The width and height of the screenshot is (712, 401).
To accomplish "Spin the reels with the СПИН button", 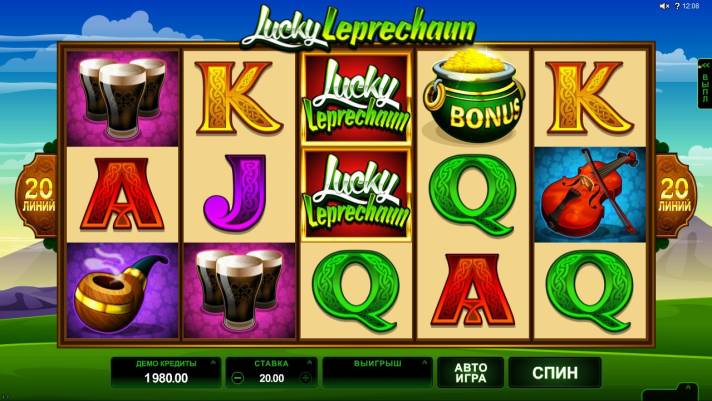I will point(554,372).
